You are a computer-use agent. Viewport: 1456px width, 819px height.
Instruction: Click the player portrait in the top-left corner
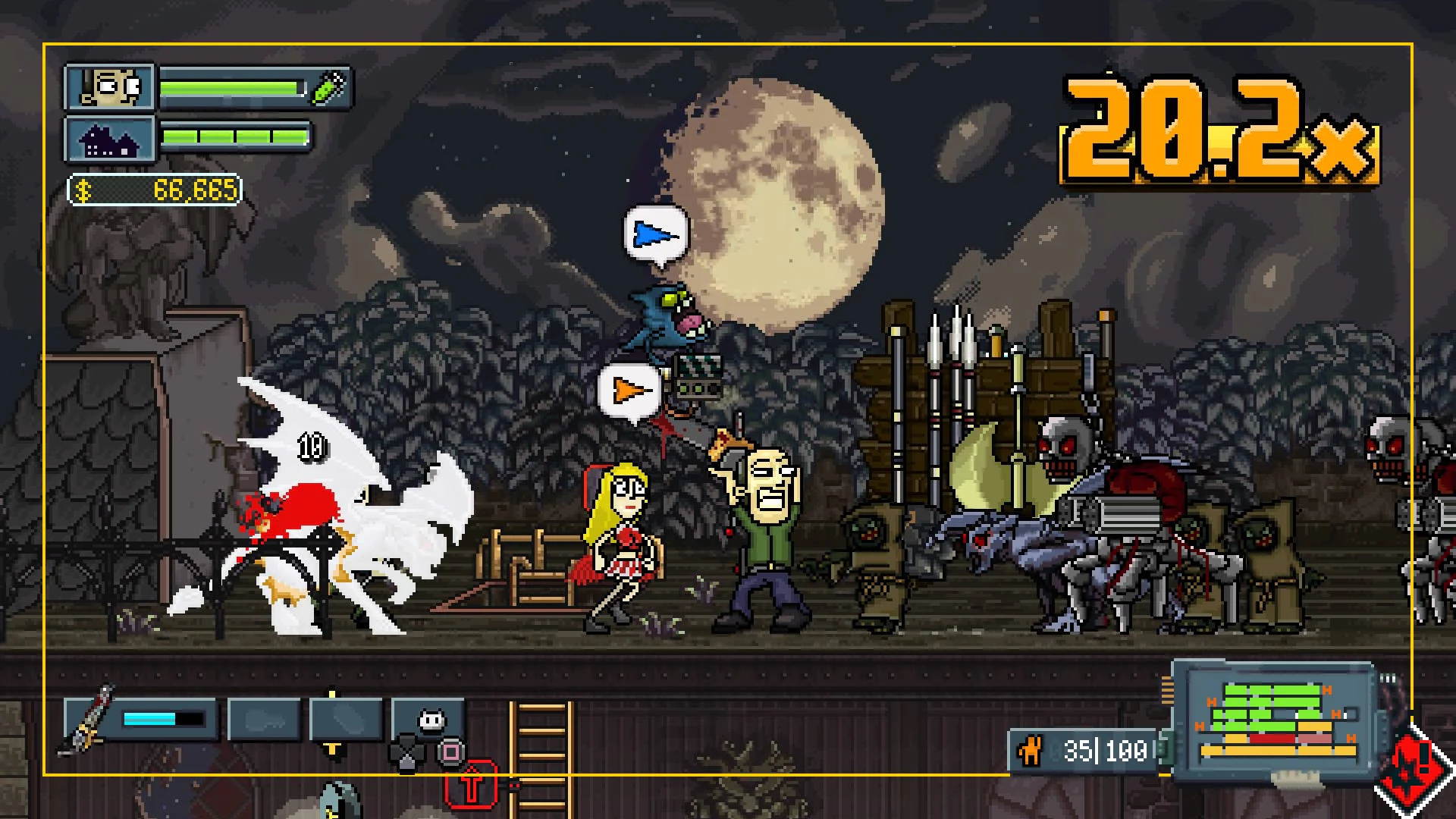click(111, 86)
